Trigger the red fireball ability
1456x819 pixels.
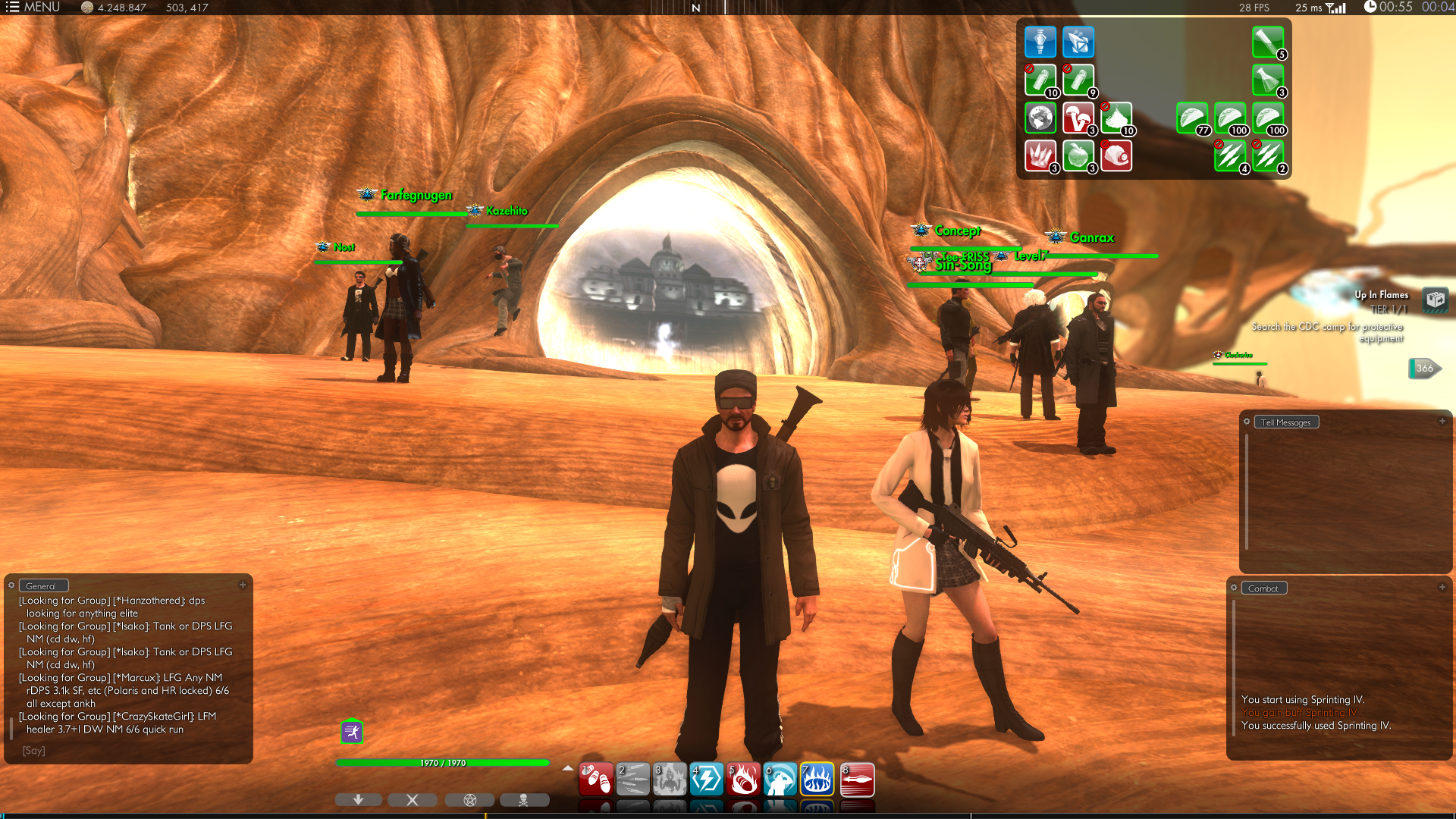(x=744, y=780)
